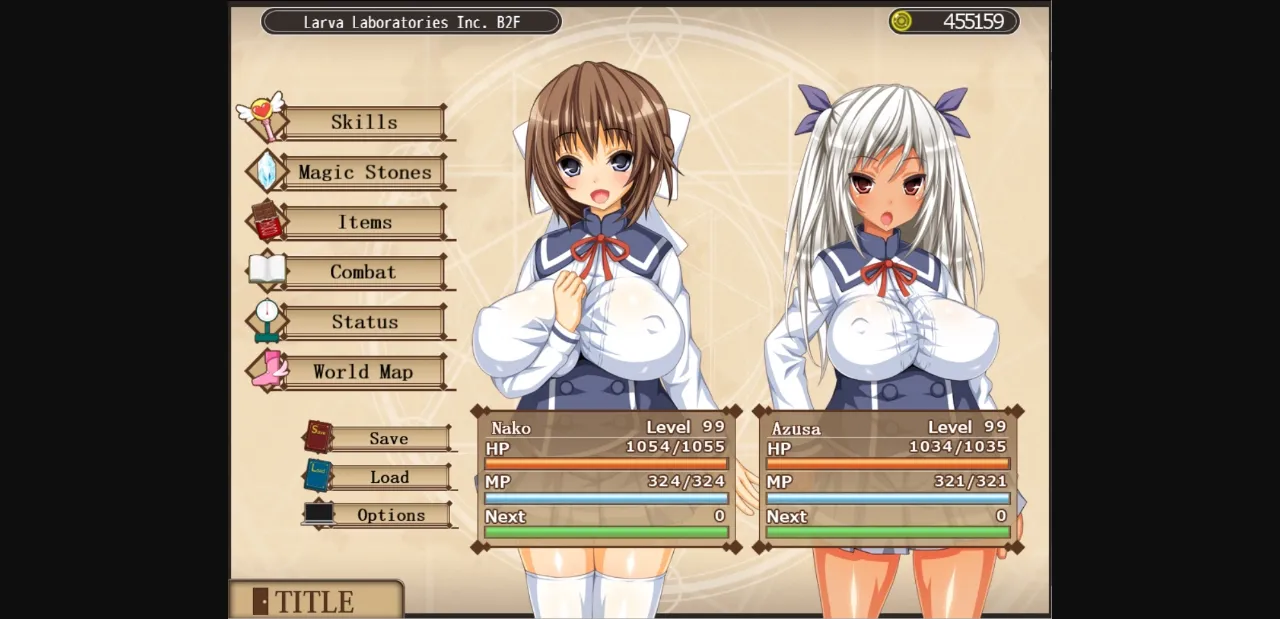Viewport: 1280px width, 619px height.
Task: Click the magic wand Skills icon
Action: pos(264,115)
